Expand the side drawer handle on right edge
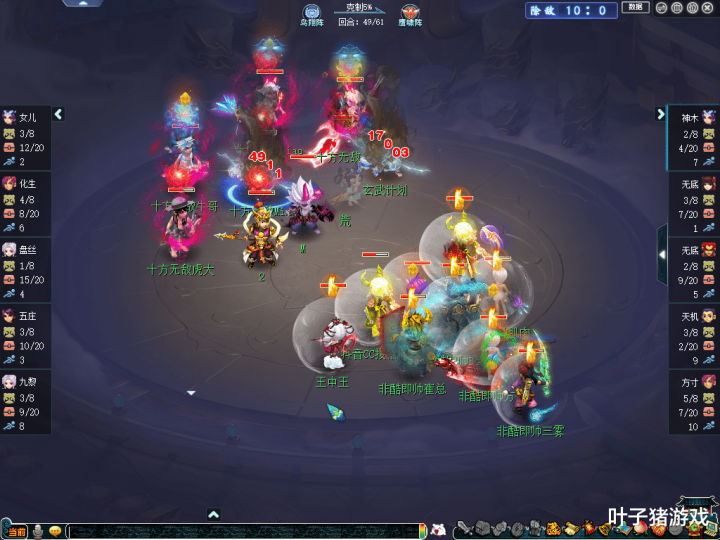 661,254
